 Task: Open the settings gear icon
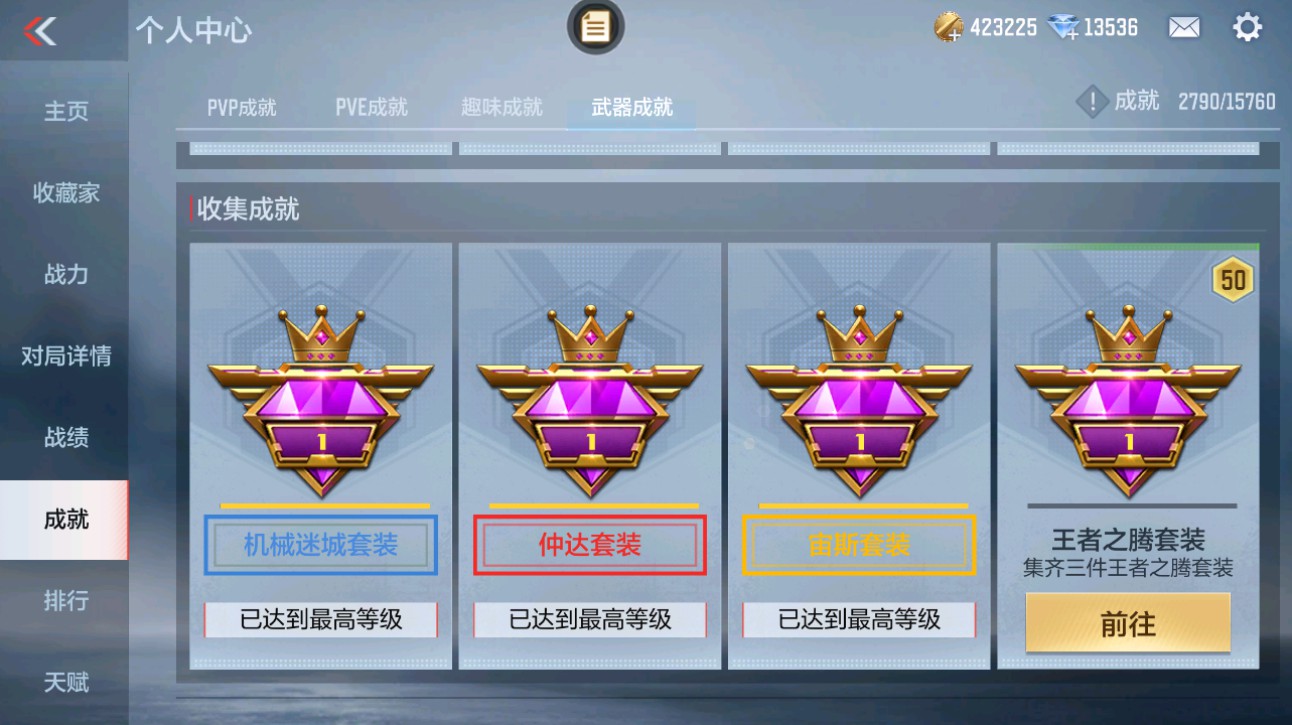tap(1247, 26)
